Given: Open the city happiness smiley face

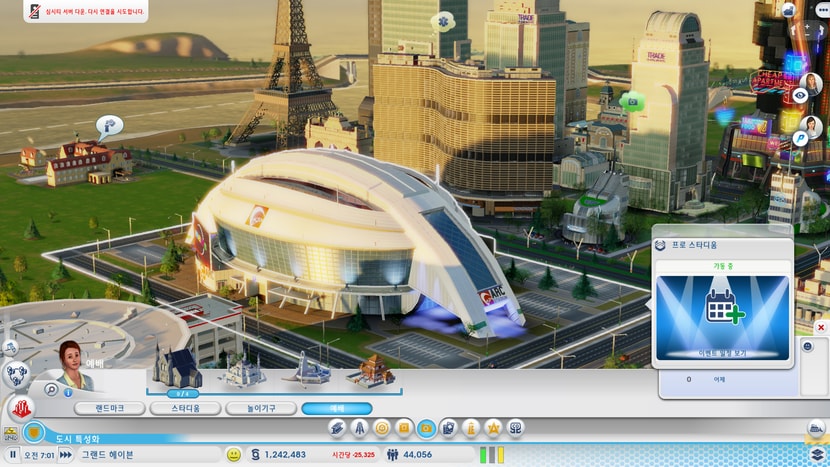Looking at the screenshot, I should click(233, 454).
